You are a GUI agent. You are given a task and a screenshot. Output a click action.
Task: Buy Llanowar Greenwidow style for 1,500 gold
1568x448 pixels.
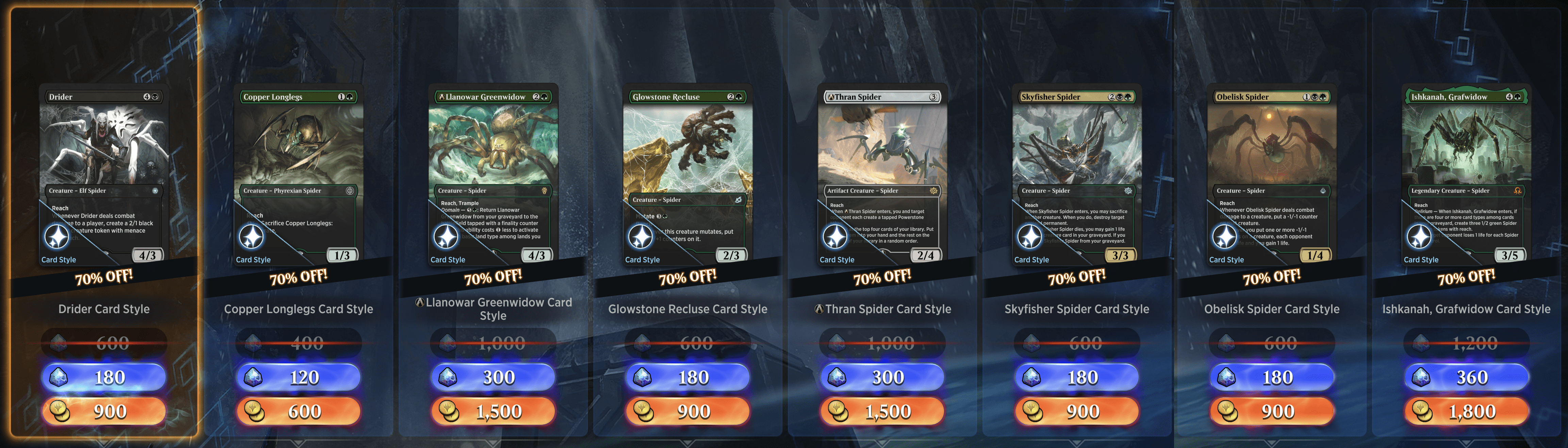point(493,412)
